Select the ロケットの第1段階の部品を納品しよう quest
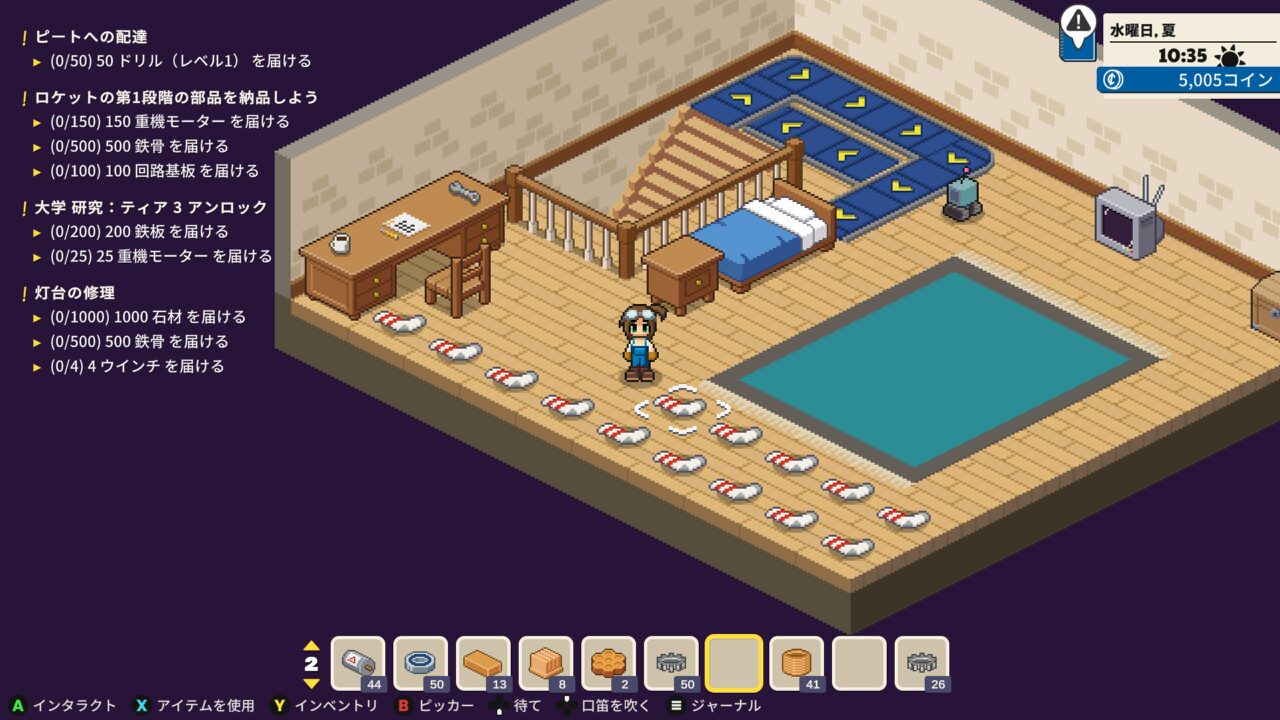Screen dimensions: 1280x720 coord(176,97)
